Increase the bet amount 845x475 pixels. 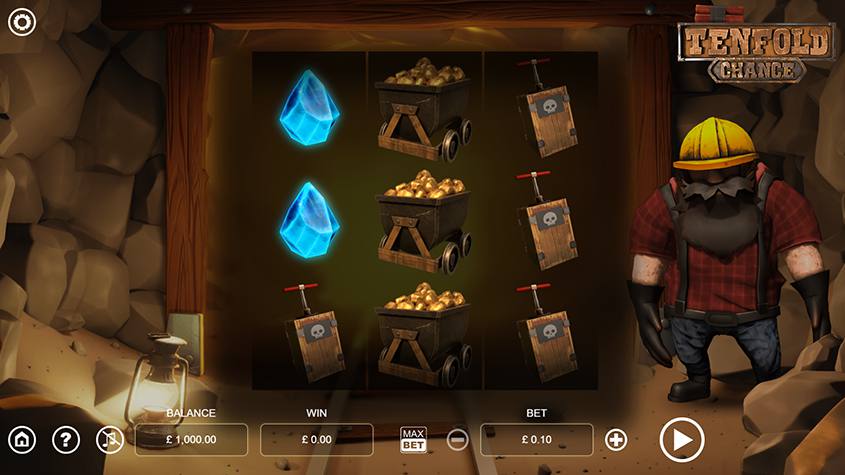[x=616, y=439]
